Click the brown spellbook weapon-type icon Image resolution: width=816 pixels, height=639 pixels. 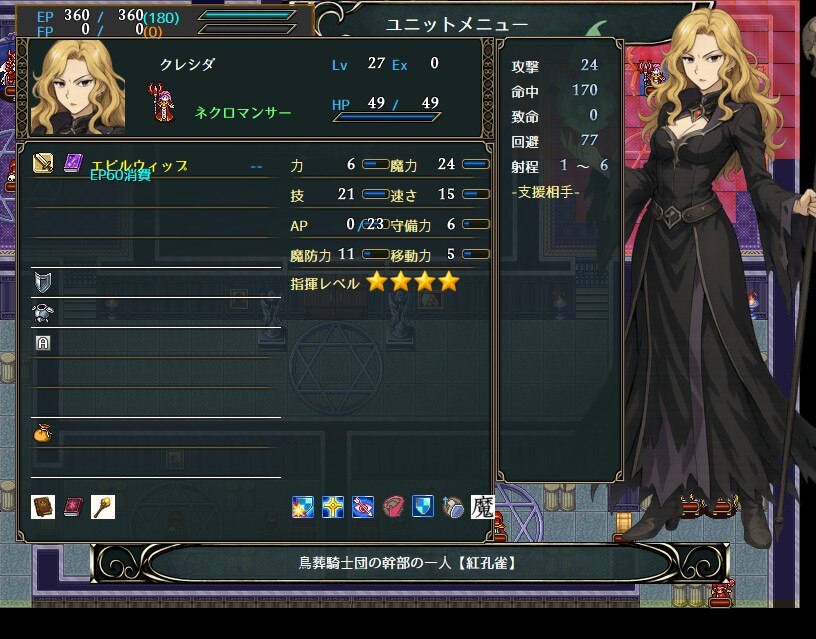coord(43,507)
